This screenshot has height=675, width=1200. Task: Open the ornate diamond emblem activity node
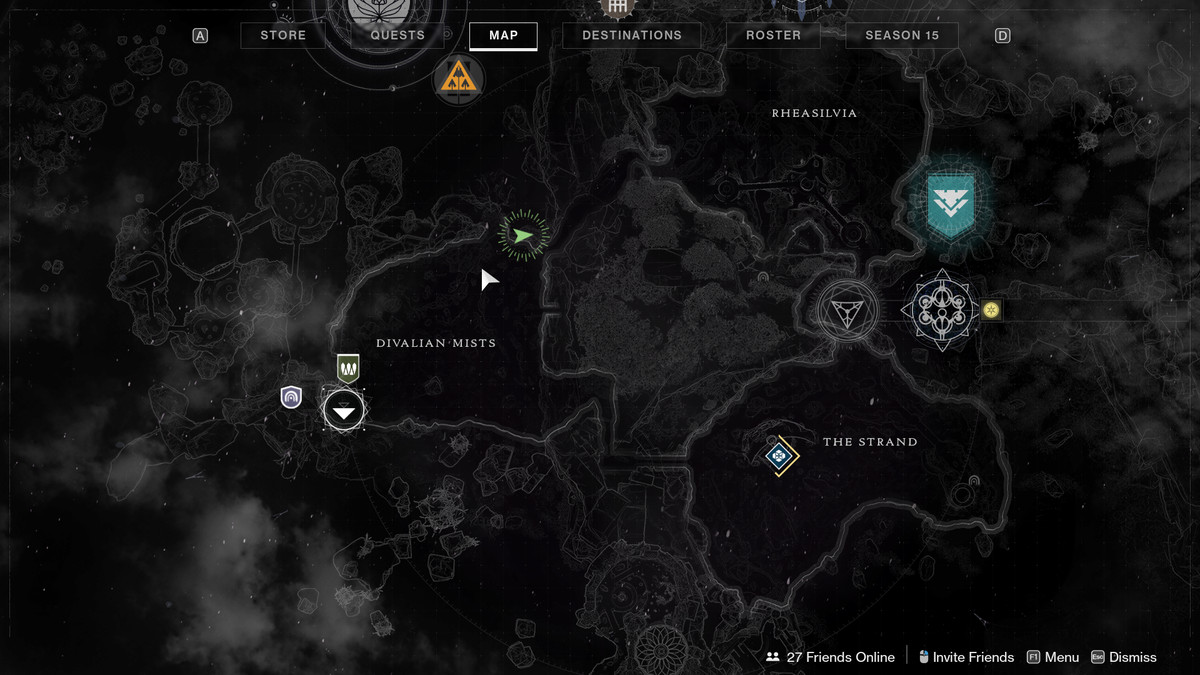coord(940,311)
